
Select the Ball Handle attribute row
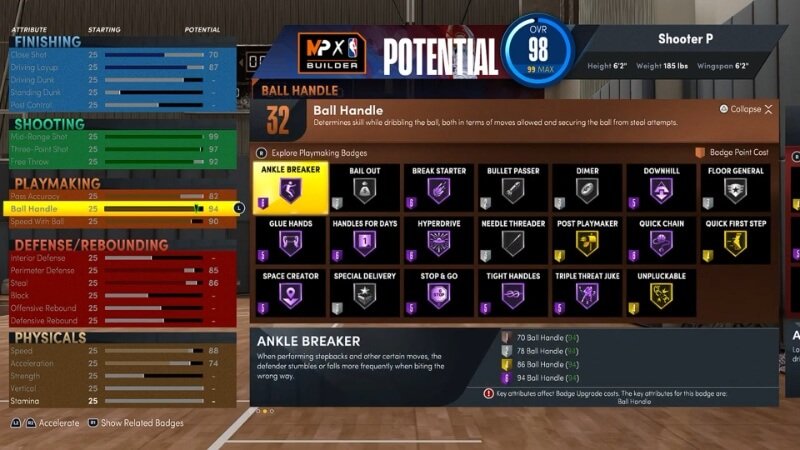click(120, 208)
